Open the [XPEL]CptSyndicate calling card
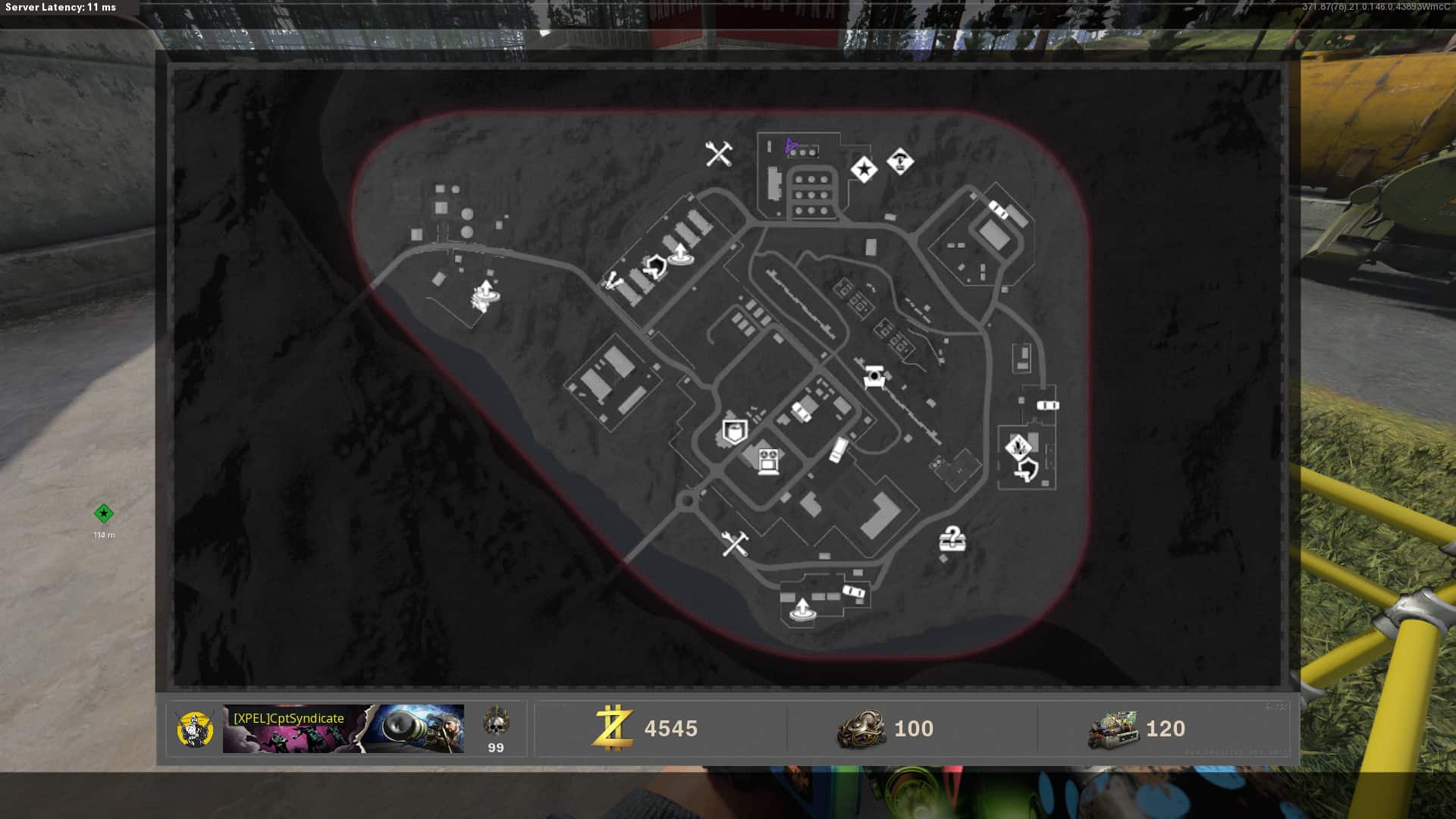This screenshot has width=1456, height=819. (343, 729)
